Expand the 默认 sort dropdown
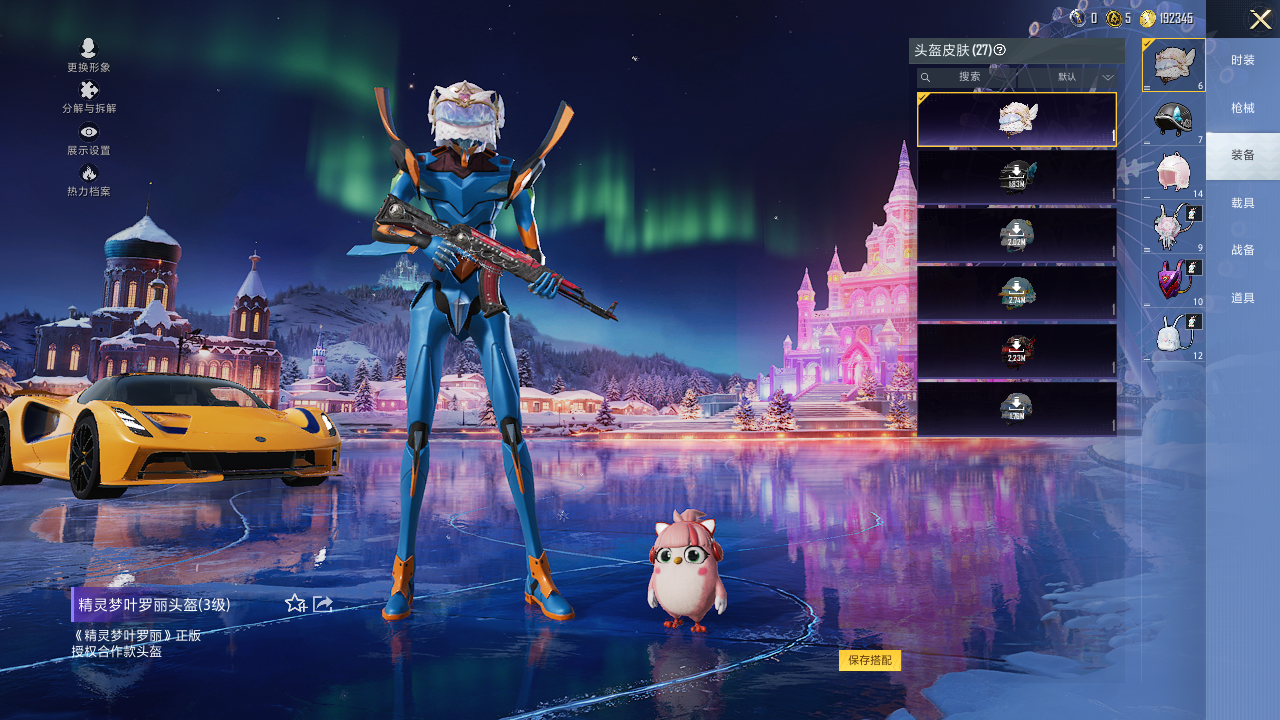1280x720 pixels. point(1085,77)
